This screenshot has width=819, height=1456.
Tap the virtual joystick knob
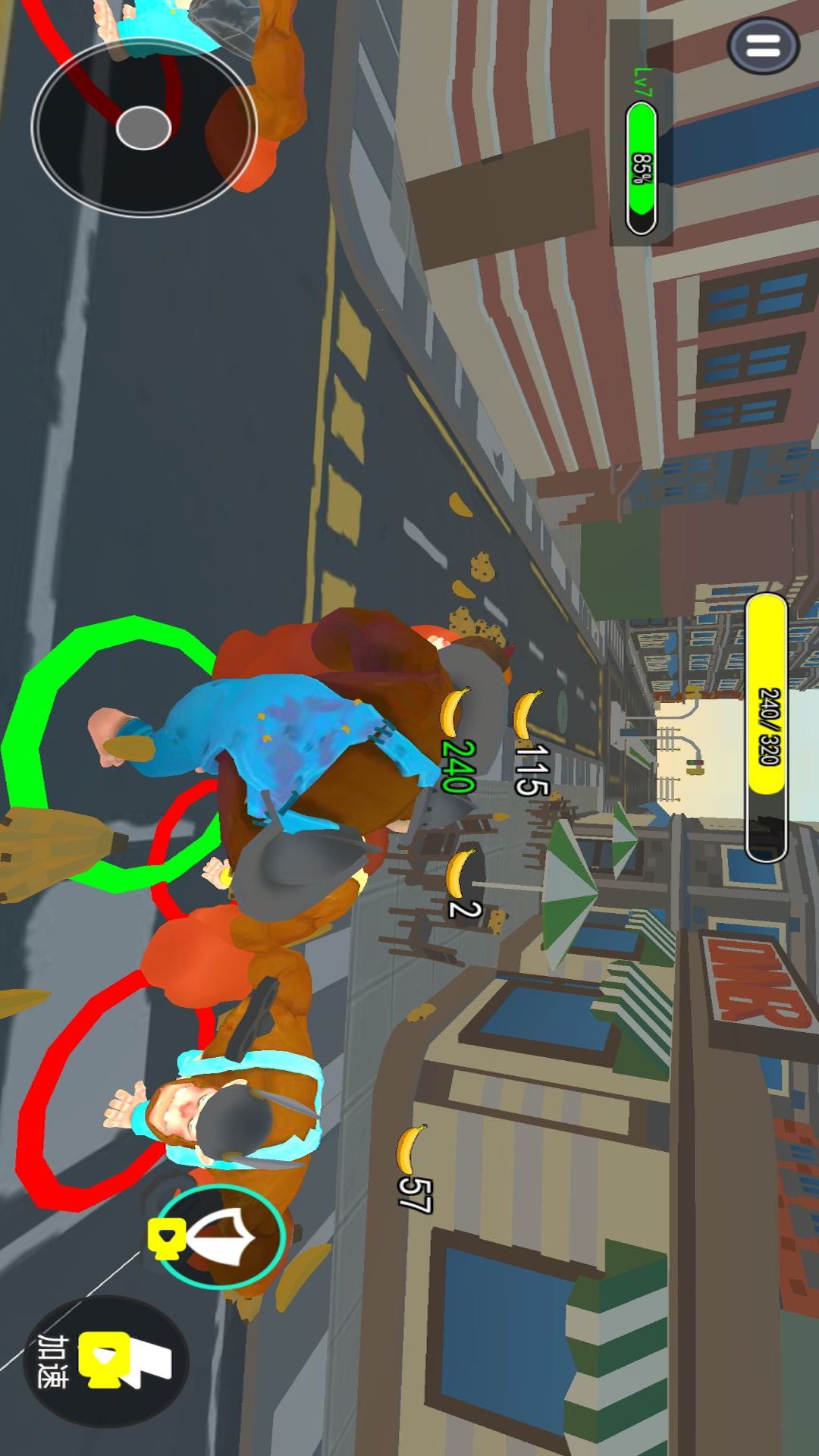pyautogui.click(x=143, y=127)
